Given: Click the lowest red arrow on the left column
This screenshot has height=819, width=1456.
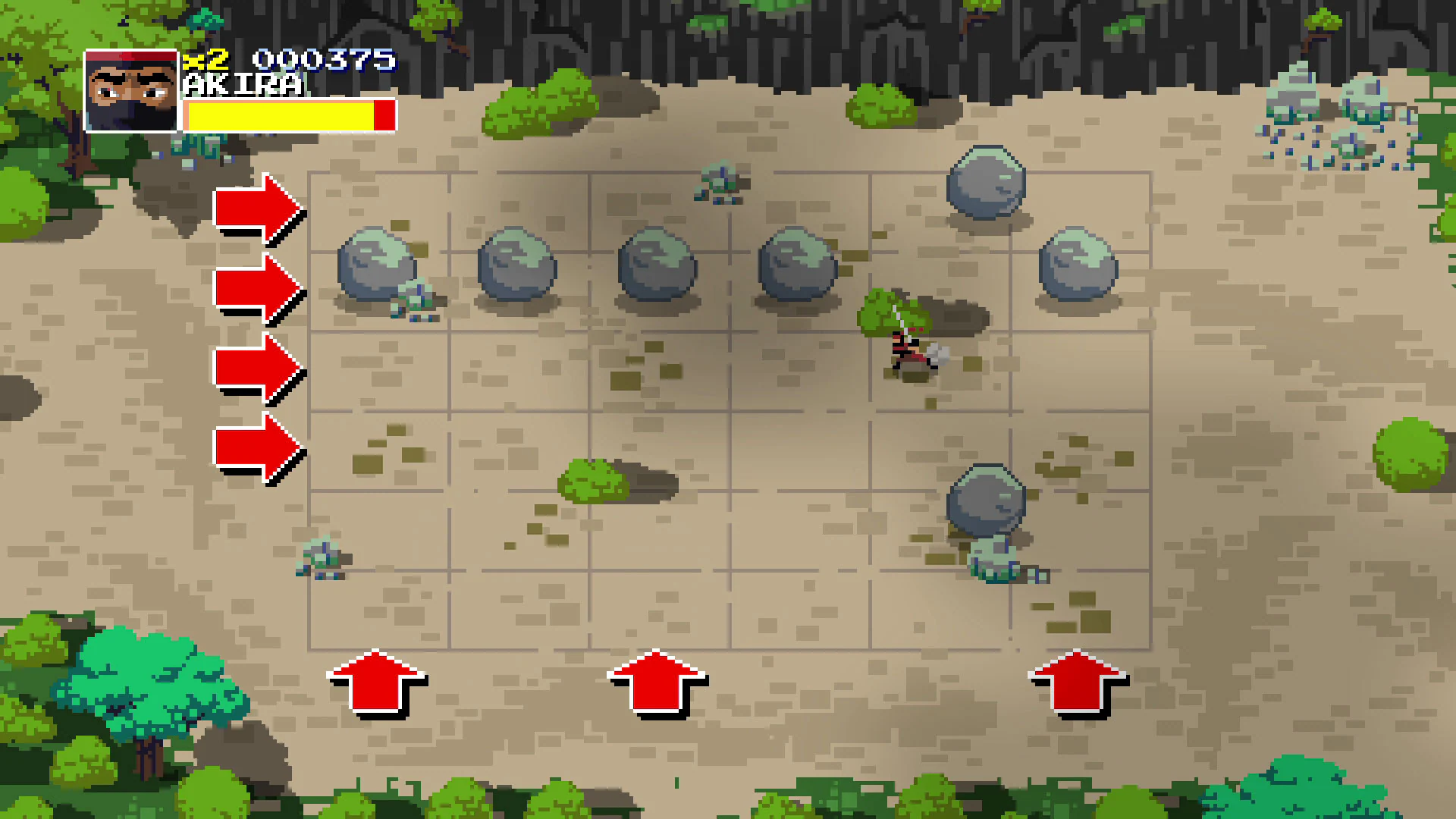Looking at the screenshot, I should pyautogui.click(x=258, y=447).
